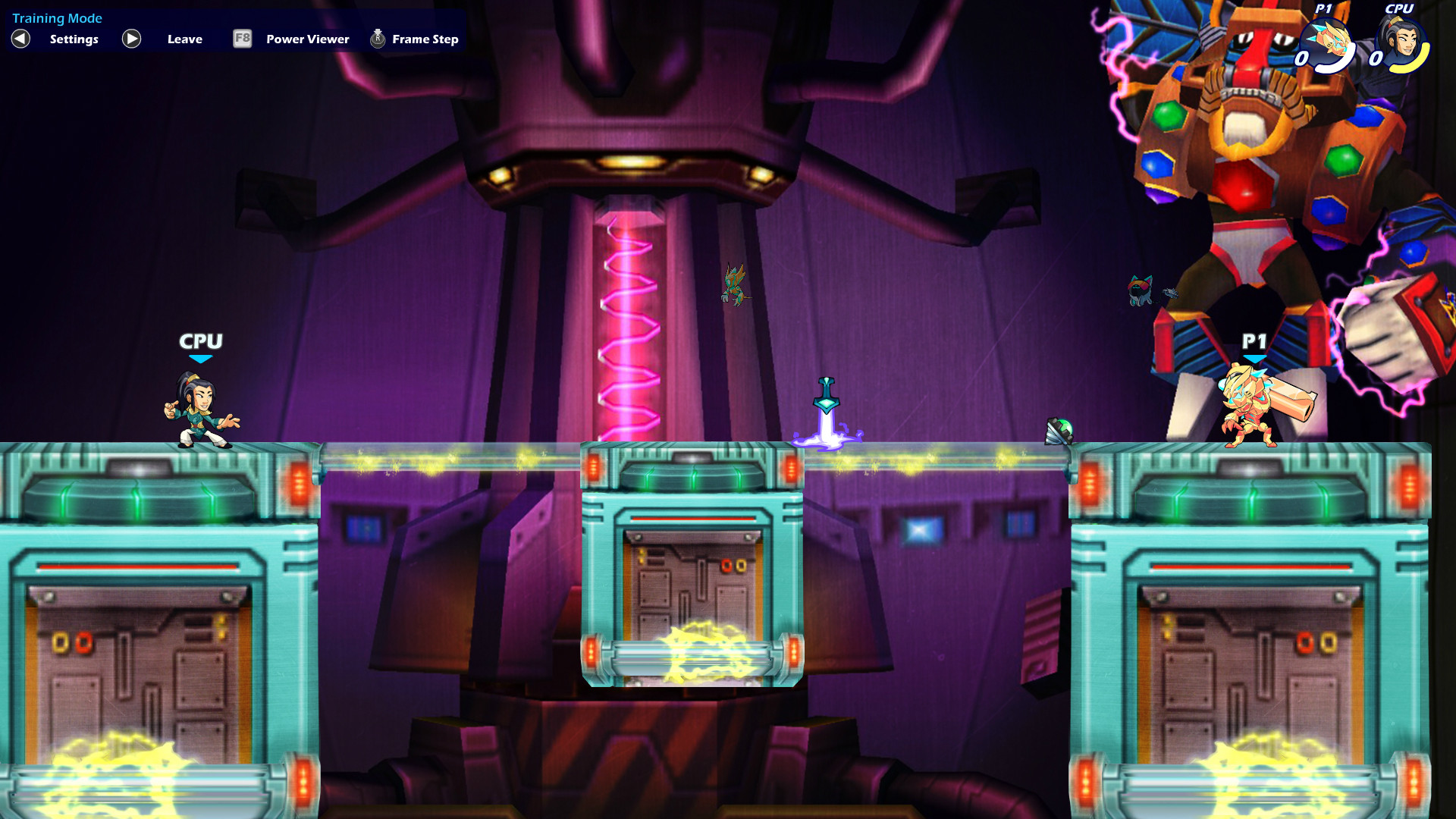This screenshot has width=1456, height=819.
Task: Select the F8 key icon for Power Viewer
Action: point(241,39)
